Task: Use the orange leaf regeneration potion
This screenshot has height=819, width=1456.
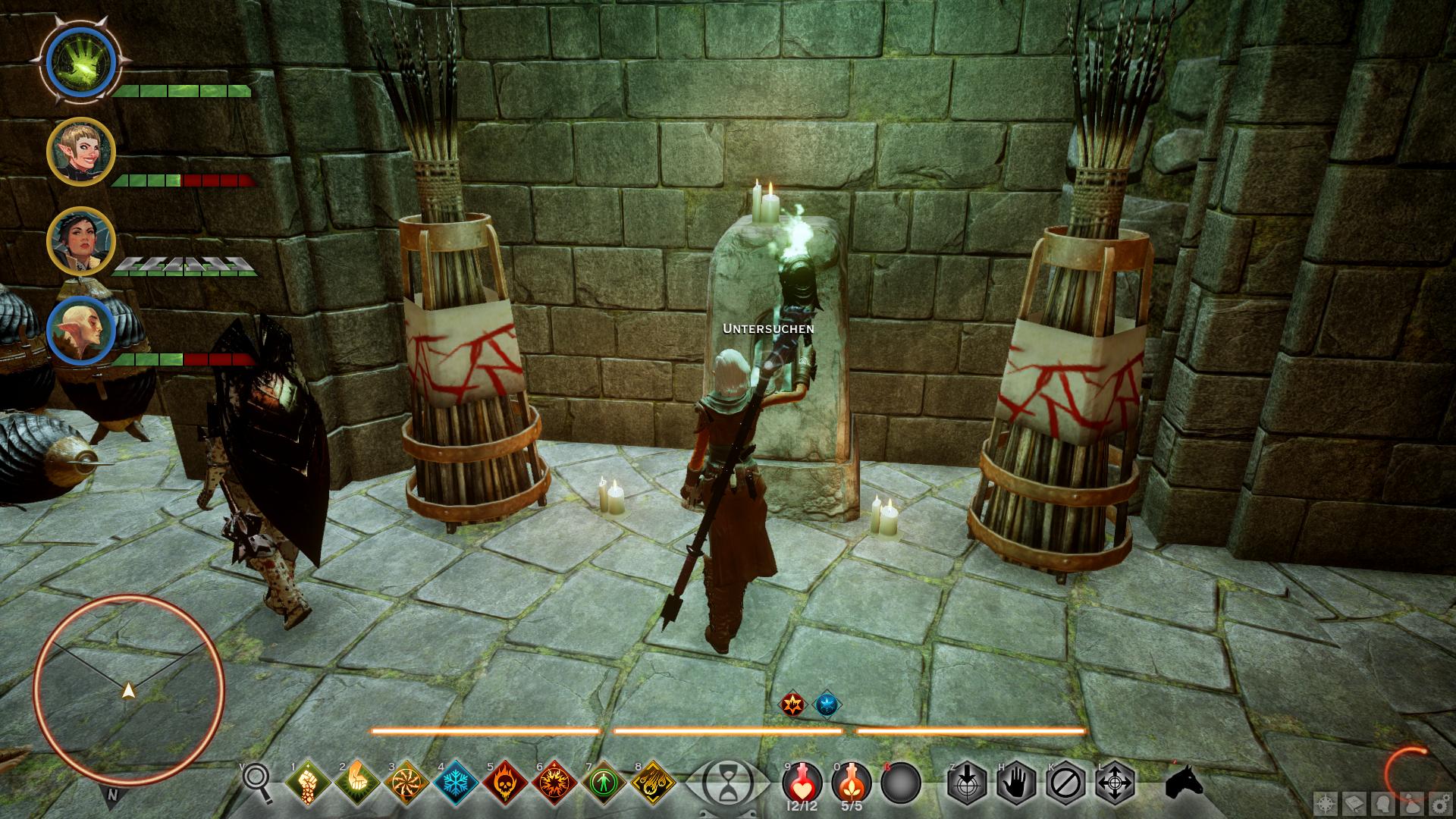Action: 851,781
